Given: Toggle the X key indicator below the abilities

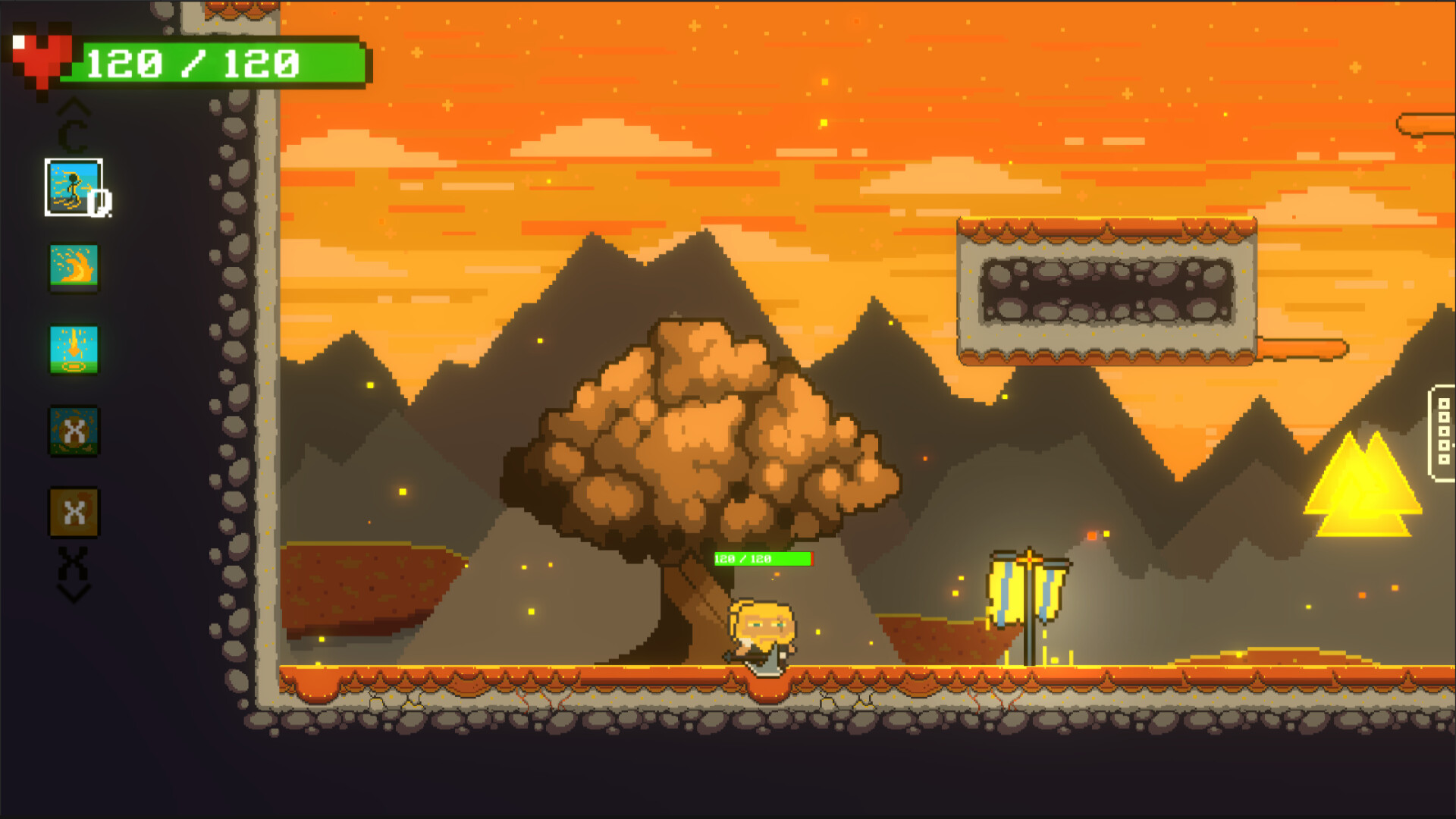Looking at the screenshot, I should [x=74, y=563].
